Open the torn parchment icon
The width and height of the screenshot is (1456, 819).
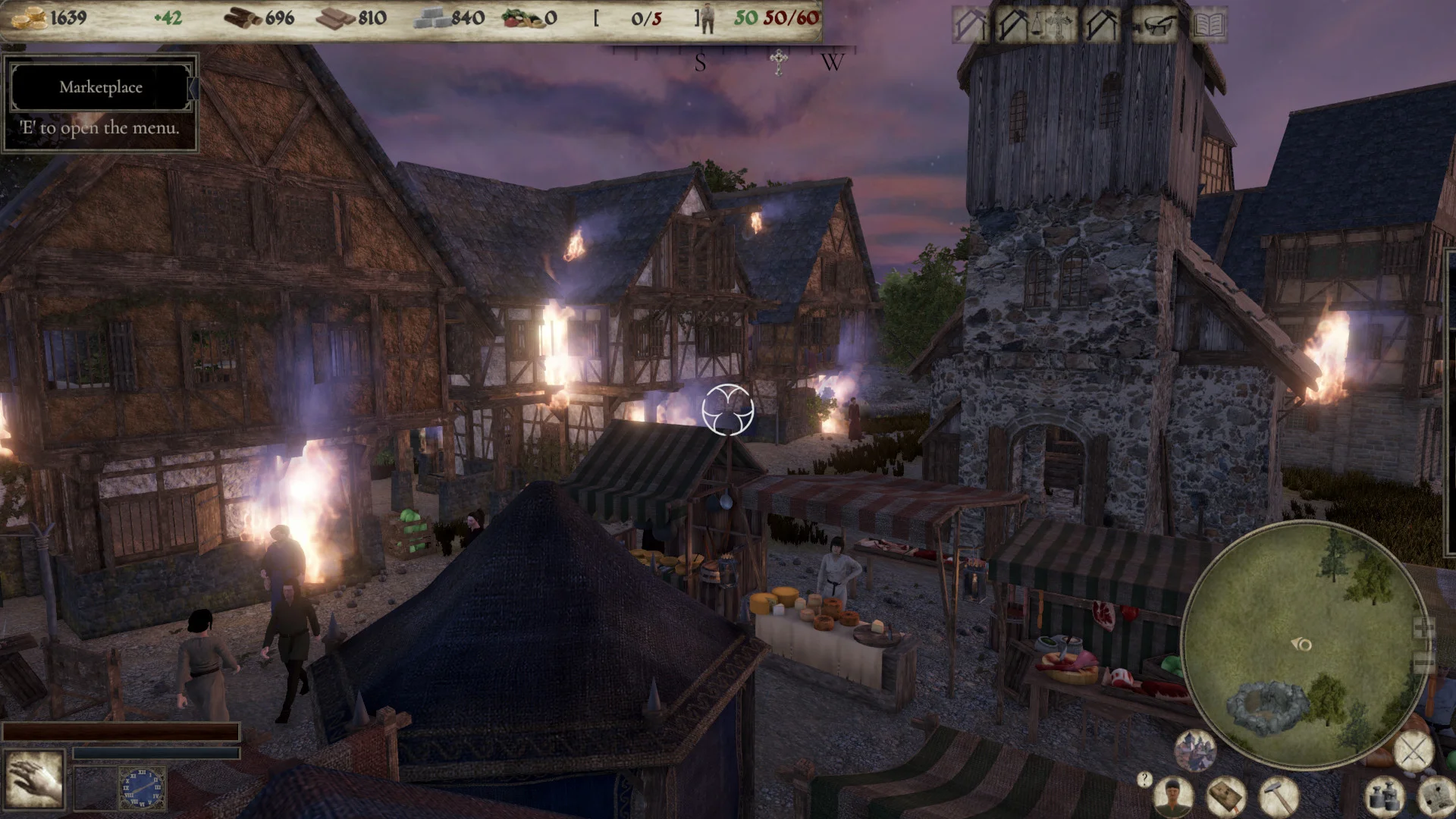click(1436, 796)
